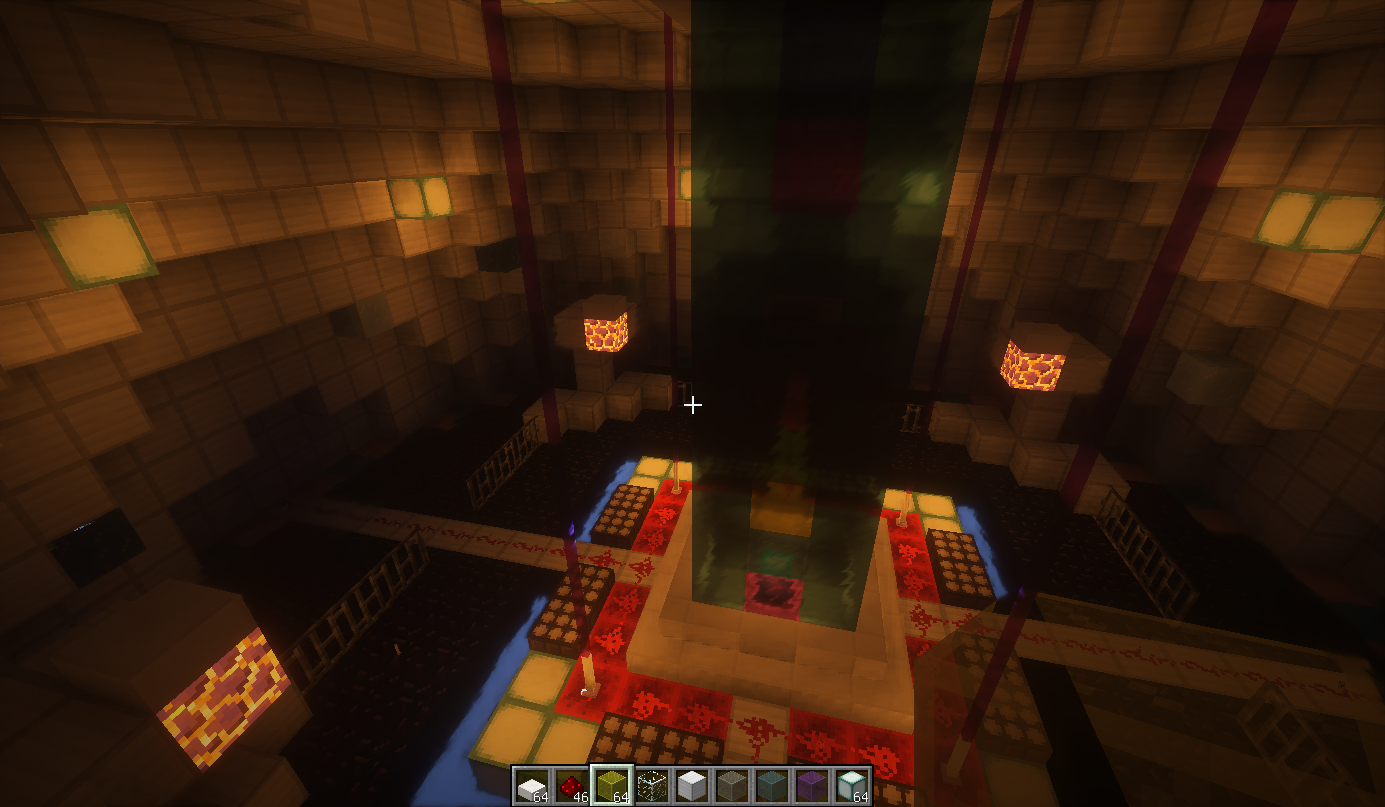Select the redstone dust hotbar slot
Image resolution: width=1385 pixels, height=807 pixels.
click(571, 786)
